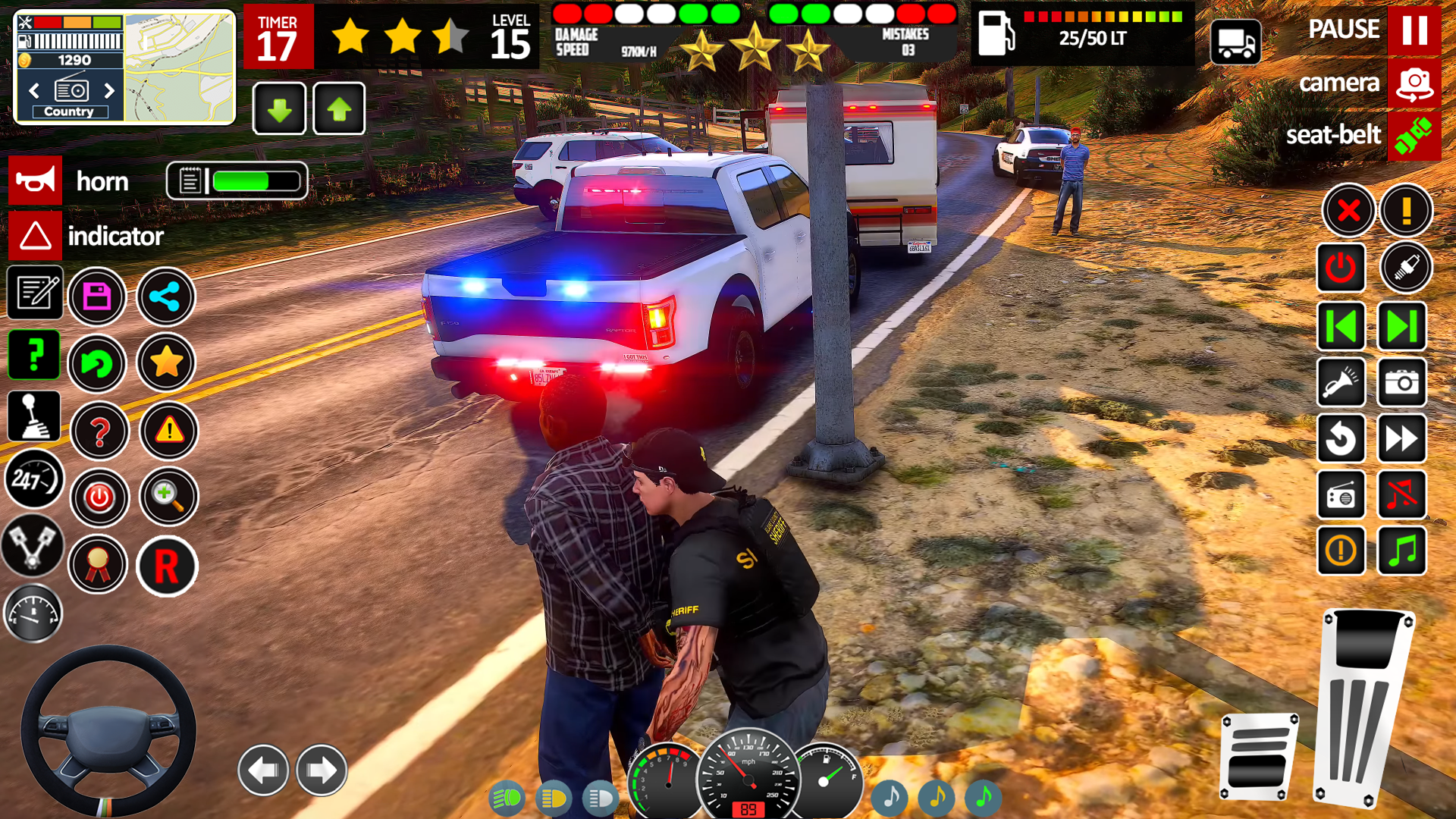Pause the game

(1414, 30)
